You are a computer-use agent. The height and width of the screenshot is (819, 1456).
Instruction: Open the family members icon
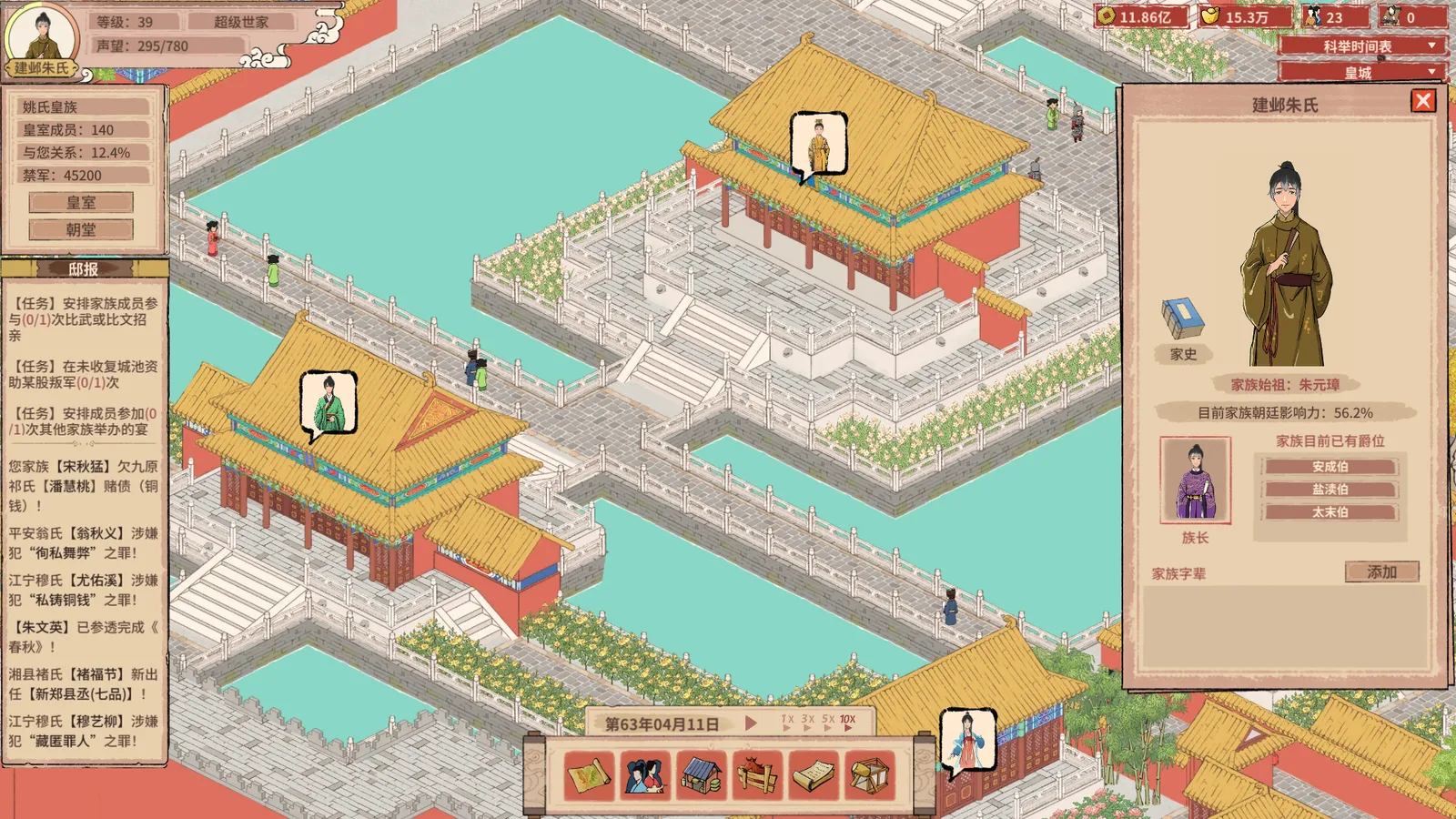(645, 776)
